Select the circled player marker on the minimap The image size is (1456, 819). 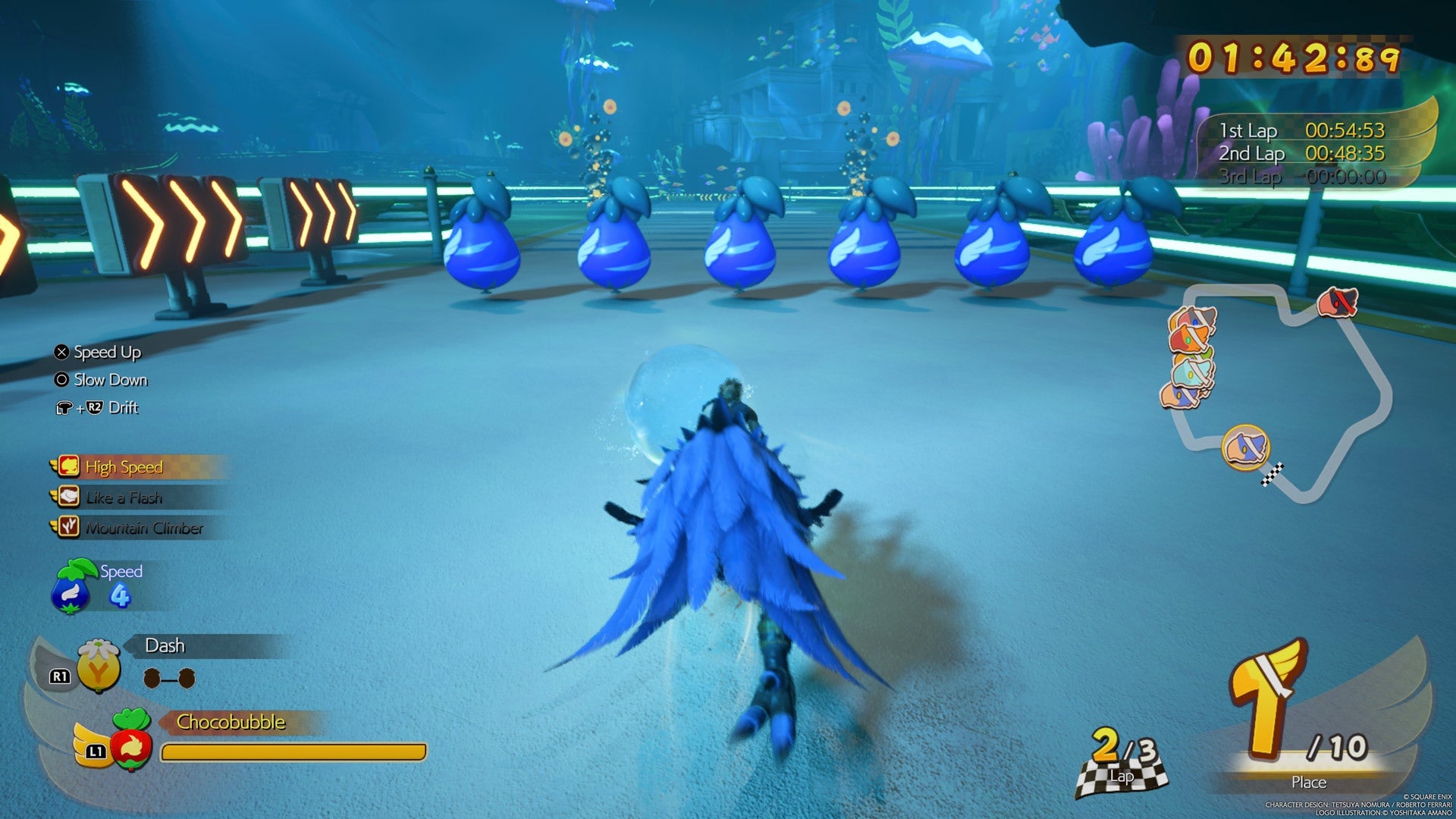pyautogui.click(x=1247, y=447)
